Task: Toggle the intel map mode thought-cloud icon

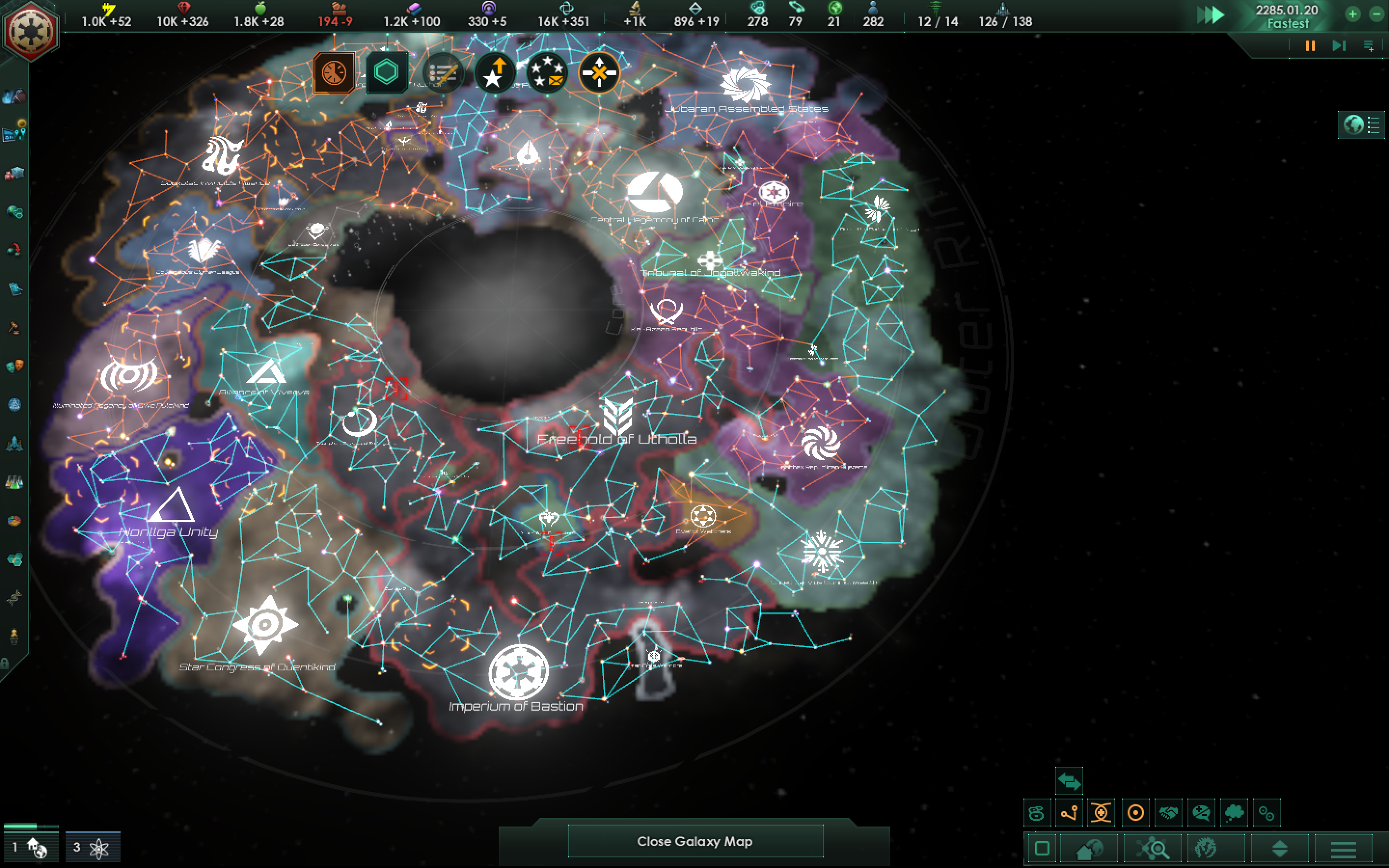Action: point(1234,814)
